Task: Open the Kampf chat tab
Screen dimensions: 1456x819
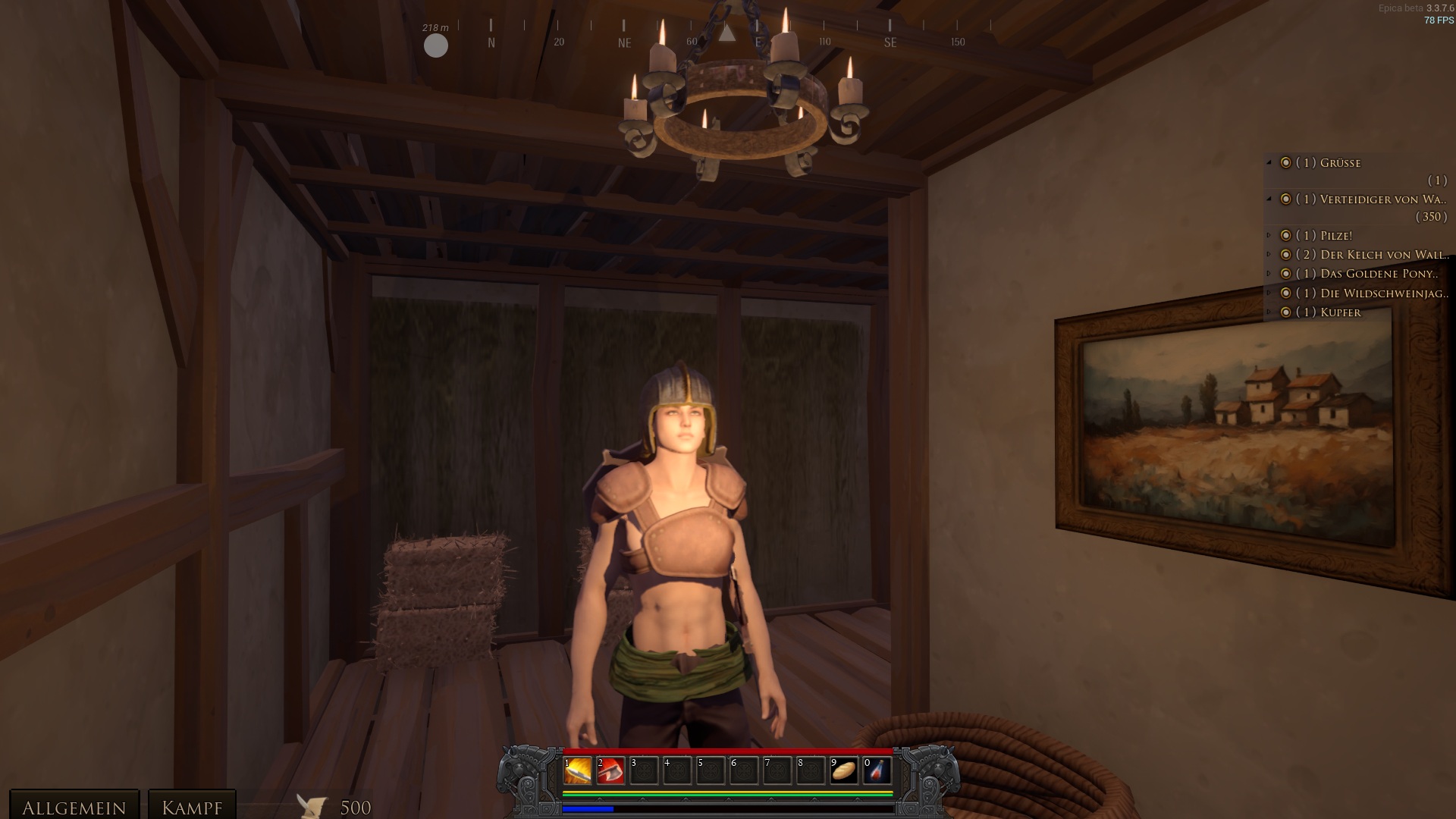Action: click(x=192, y=807)
